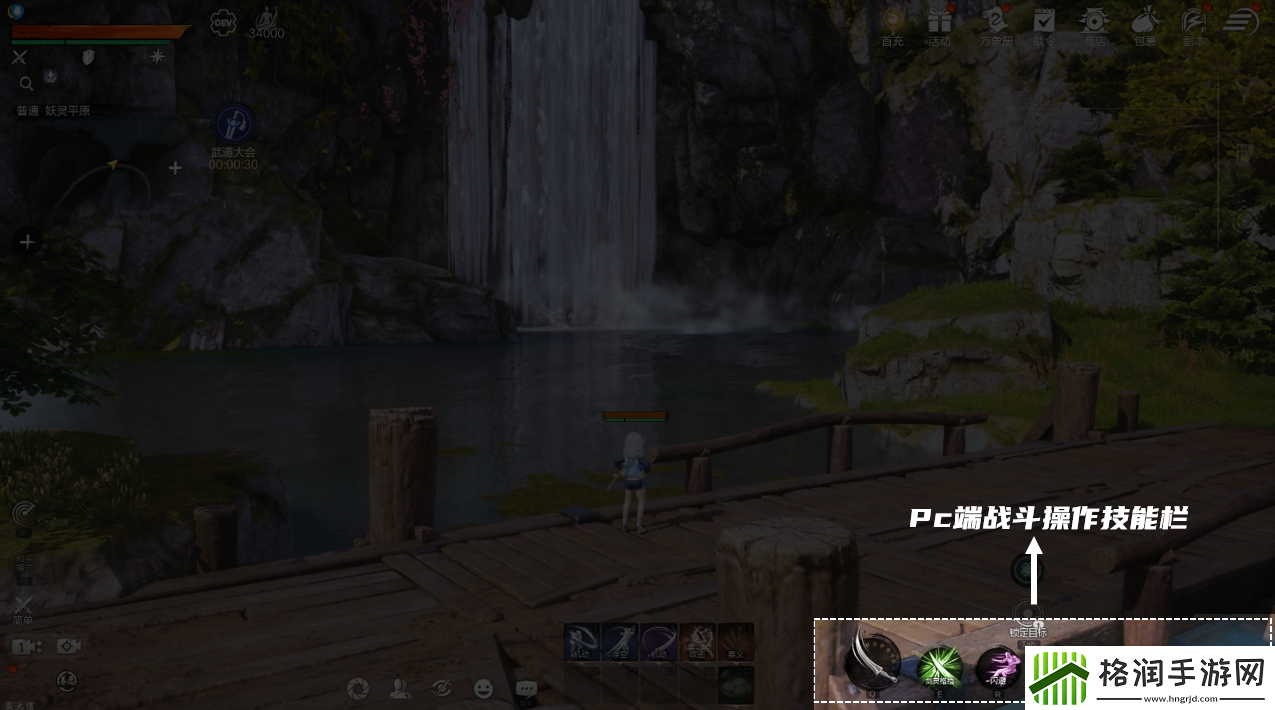This screenshot has height=710, width=1275.
Task: Open the camera shutter photo mode
Action: 358,689
